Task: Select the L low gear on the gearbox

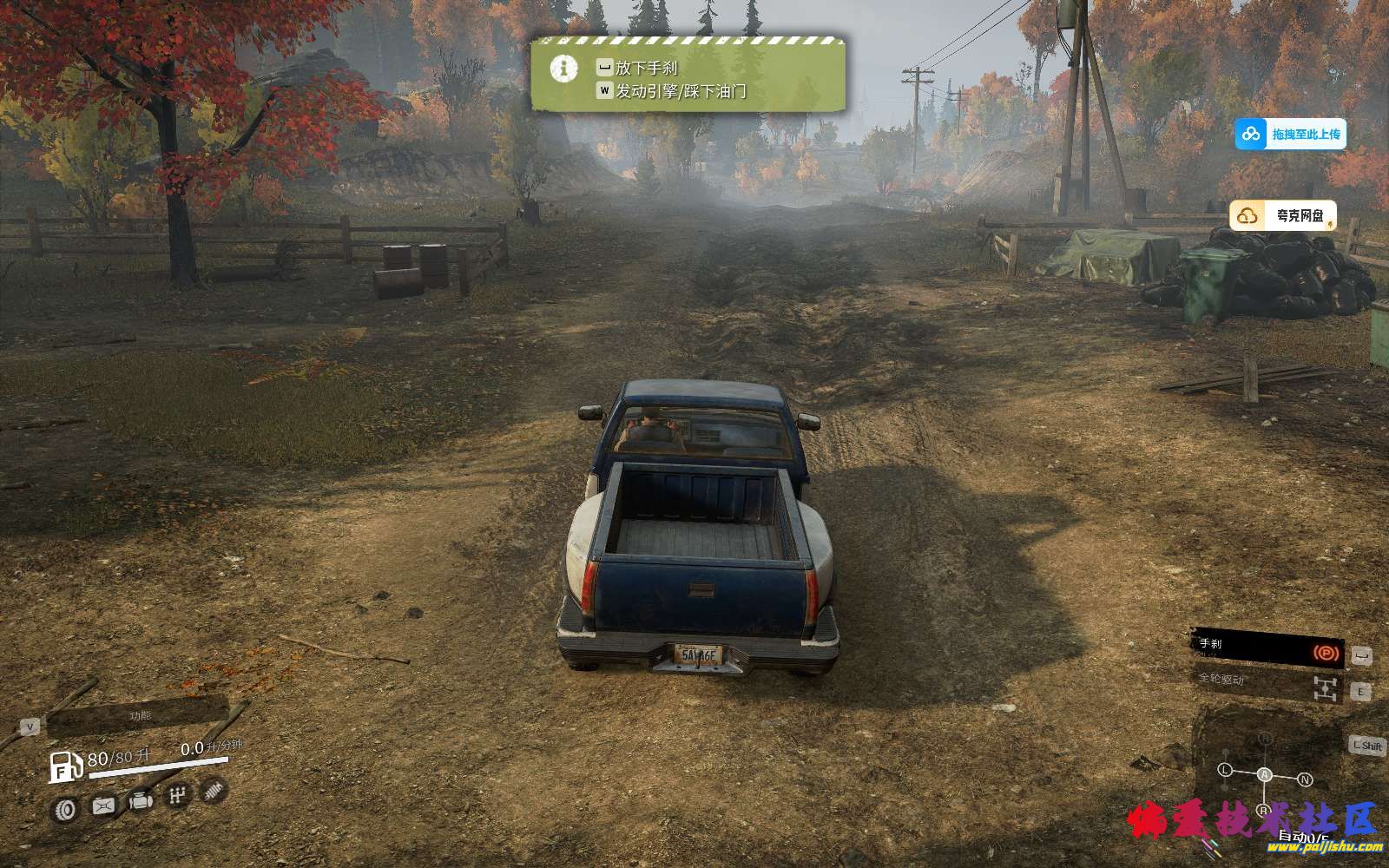Action: click(1225, 770)
